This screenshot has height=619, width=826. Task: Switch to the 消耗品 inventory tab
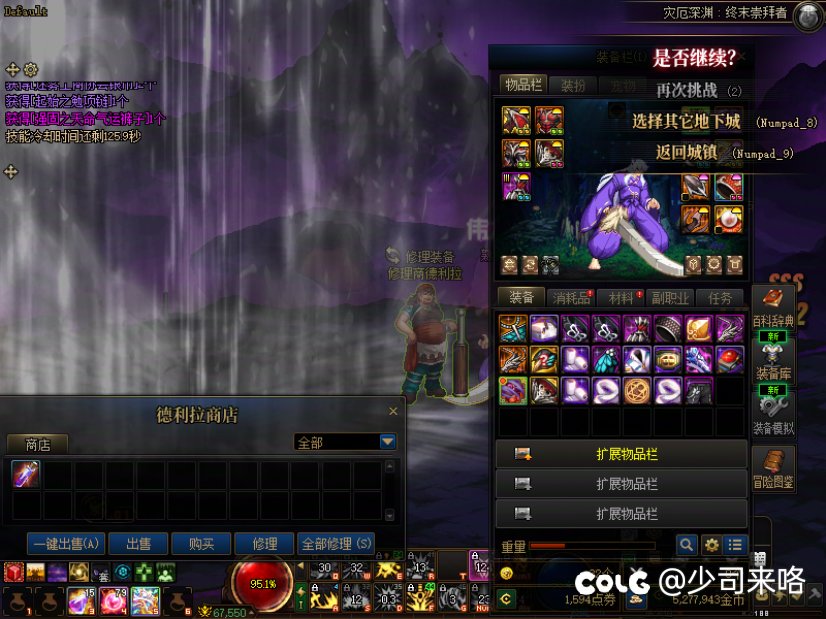[572, 298]
